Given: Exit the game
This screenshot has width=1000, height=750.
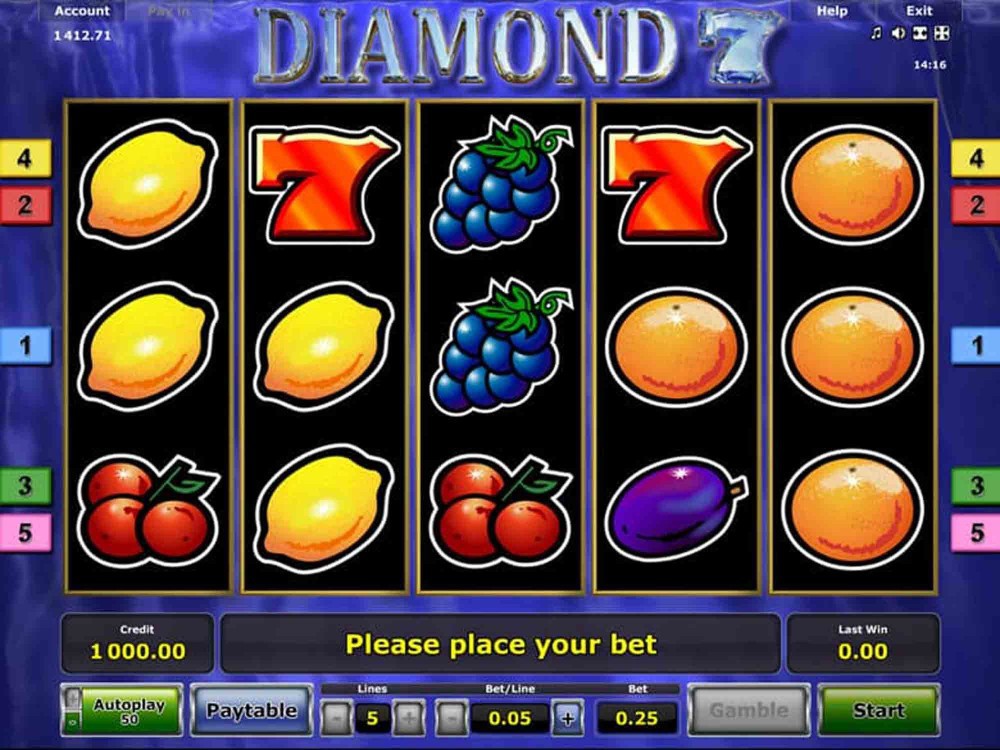Looking at the screenshot, I should click(919, 11).
